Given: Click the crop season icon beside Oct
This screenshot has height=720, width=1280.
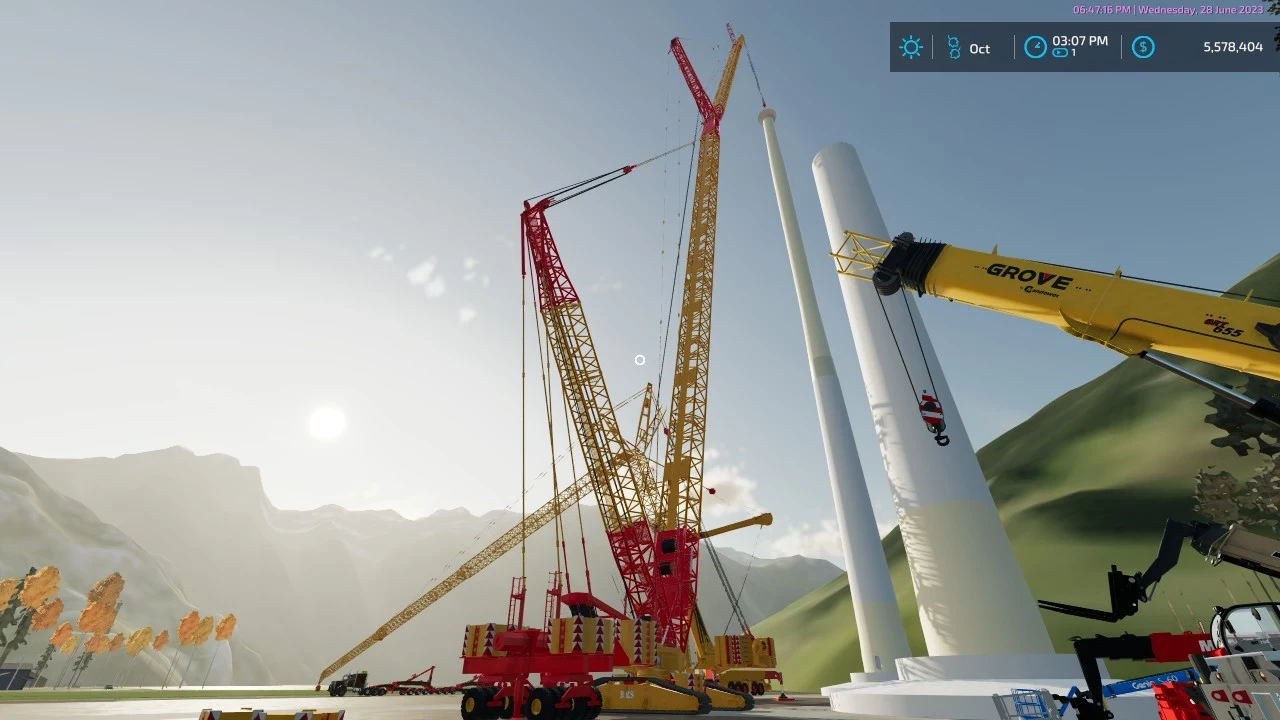Looking at the screenshot, I should (952, 47).
